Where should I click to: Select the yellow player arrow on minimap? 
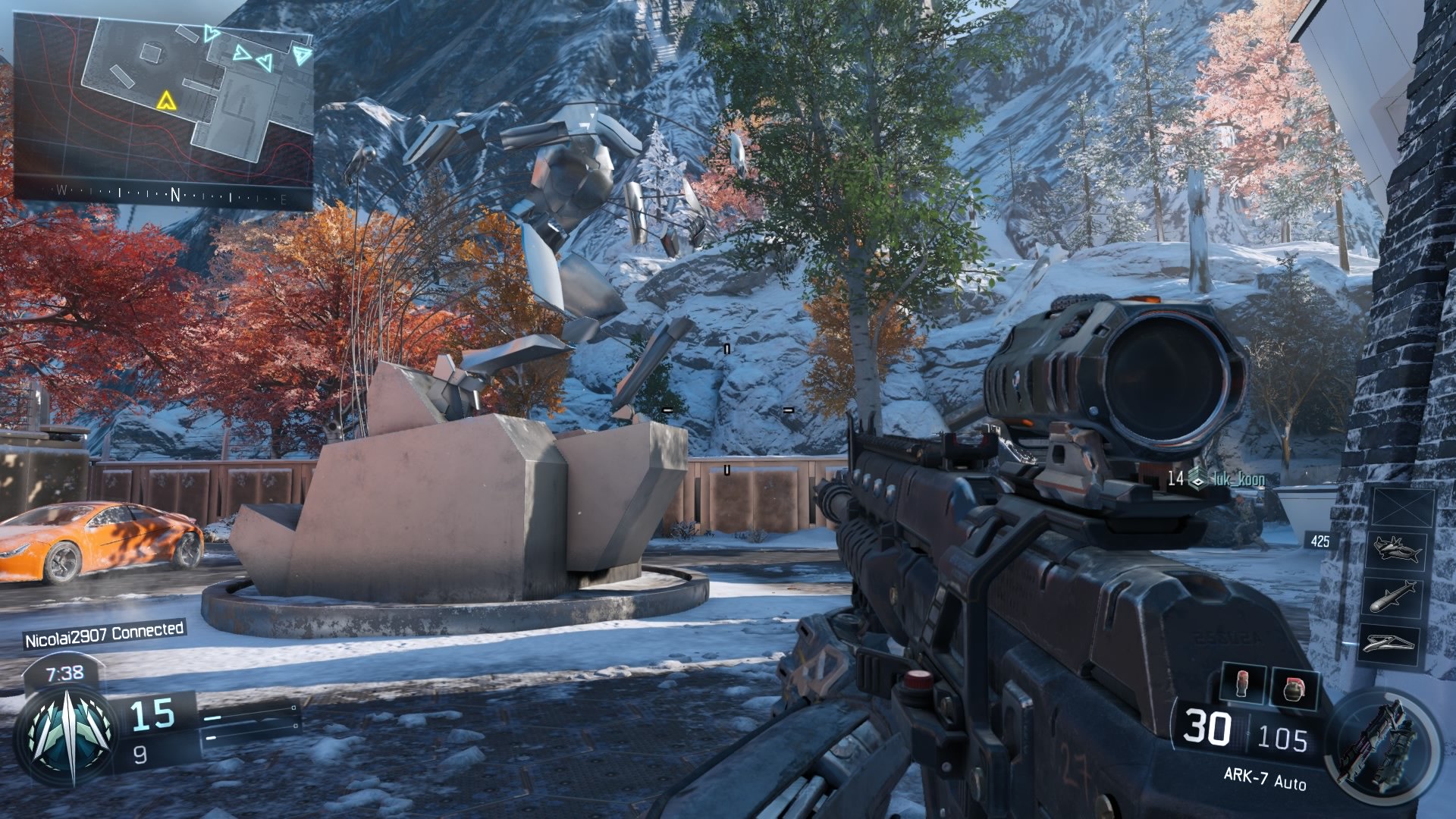[164, 100]
